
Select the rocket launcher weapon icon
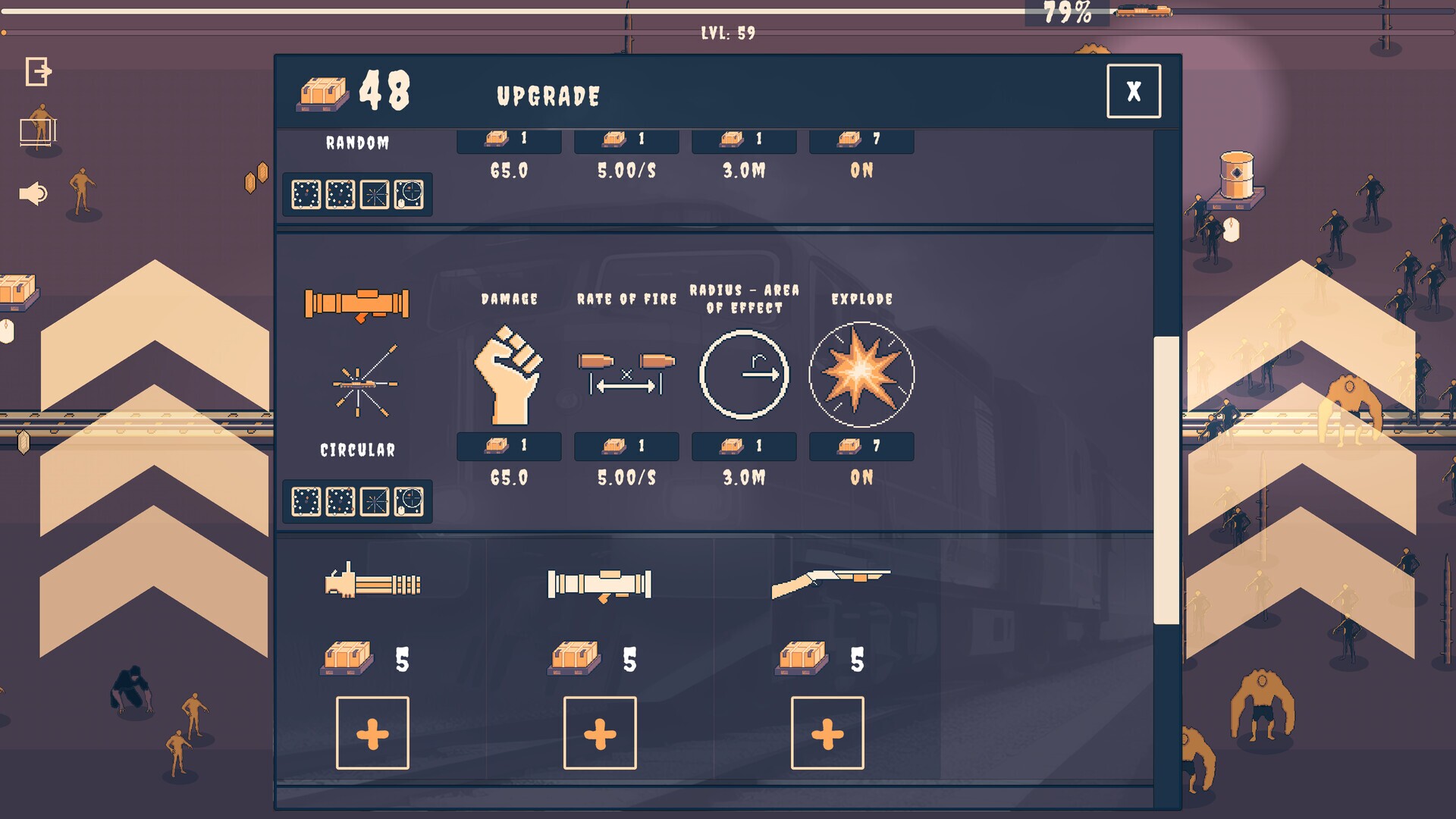pos(356,303)
